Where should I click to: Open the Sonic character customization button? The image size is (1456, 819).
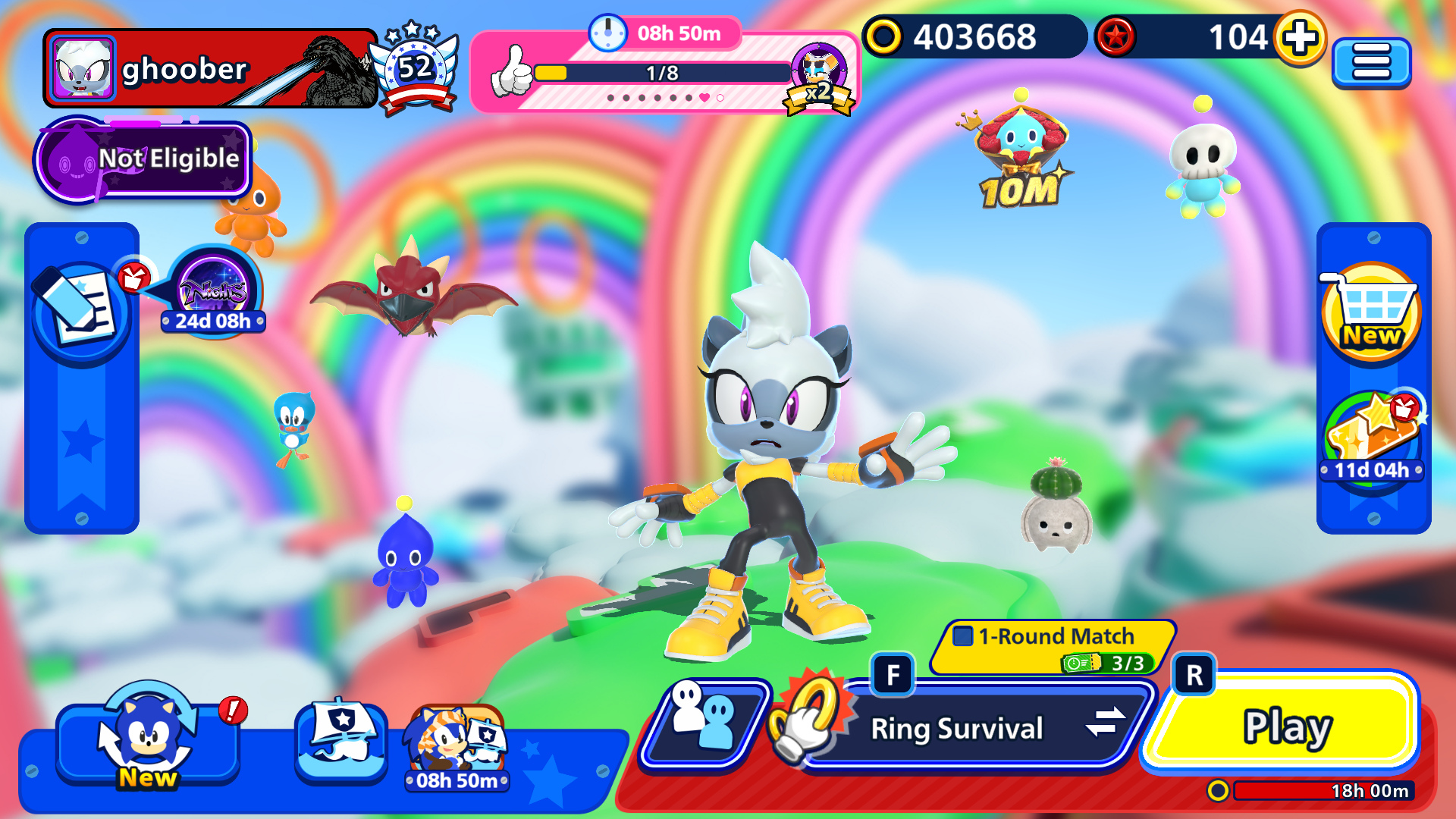pos(148,739)
